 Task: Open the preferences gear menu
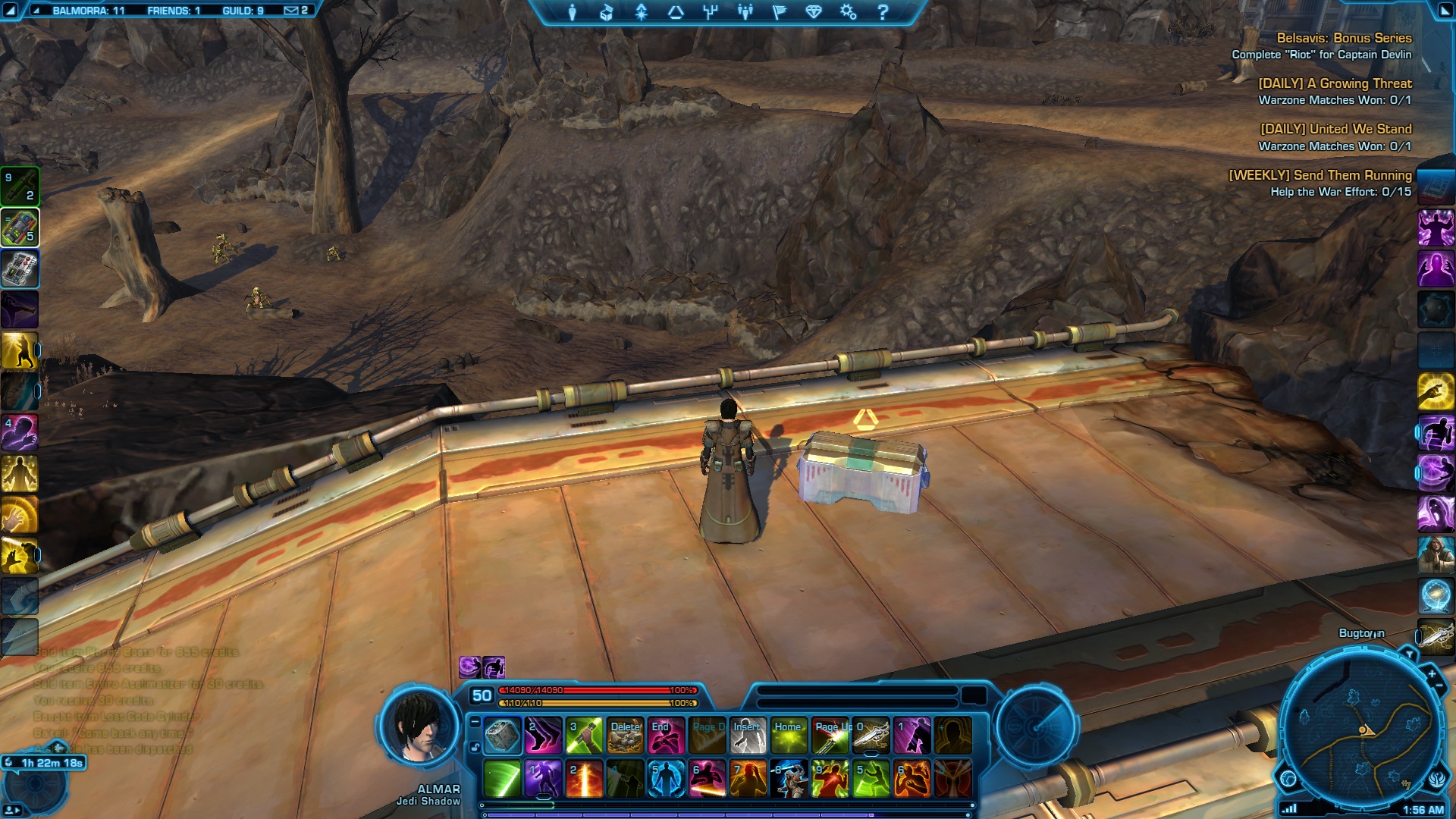click(848, 12)
